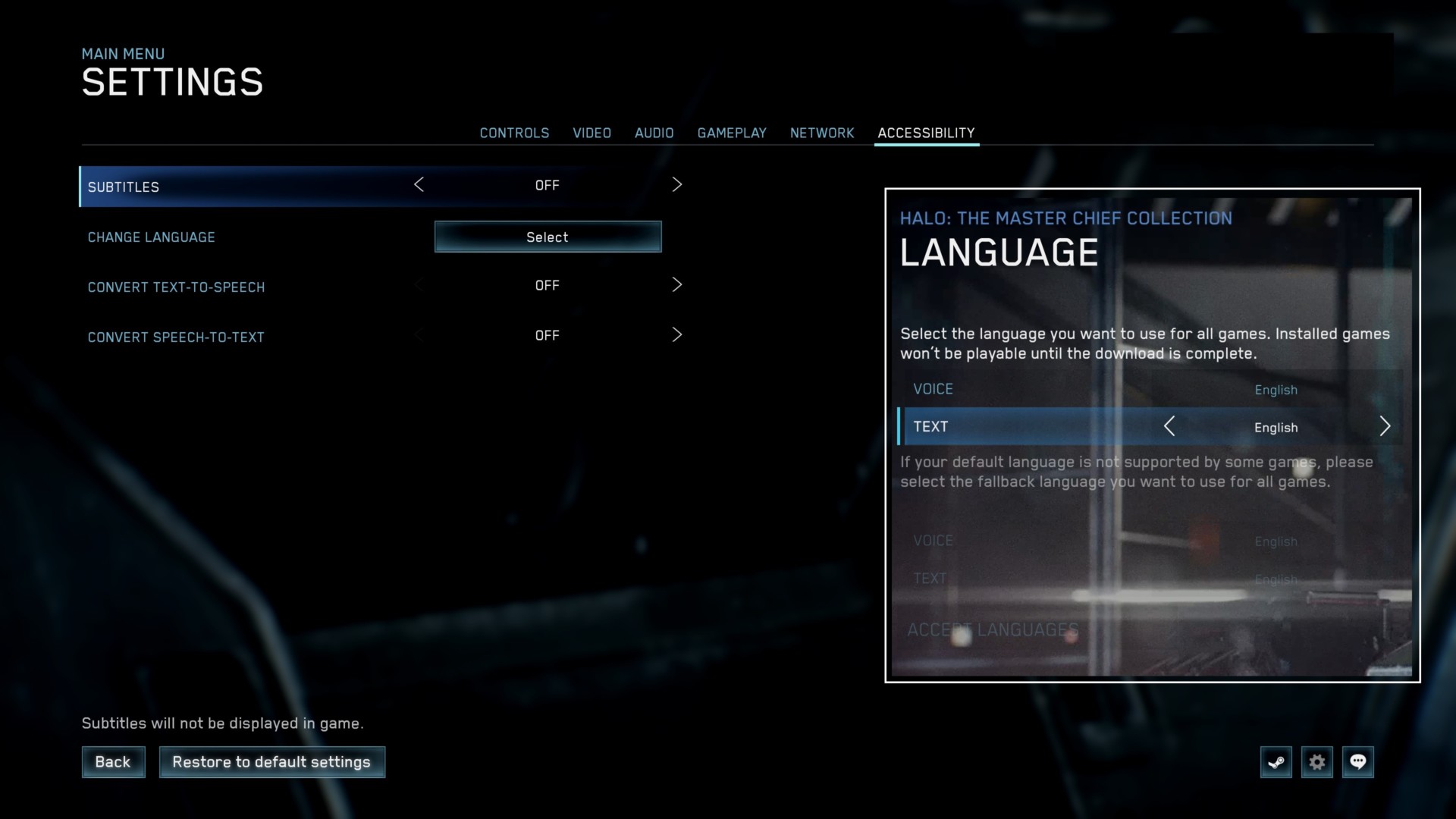The height and width of the screenshot is (819, 1456).
Task: Switch to the CONTROLS tab
Action: [x=514, y=133]
